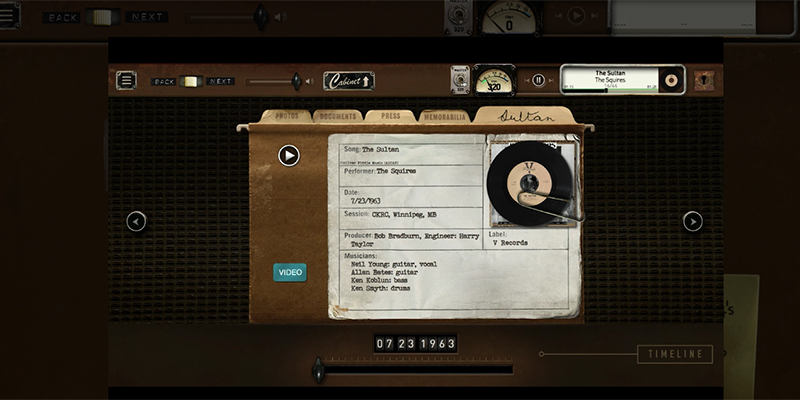Image resolution: width=800 pixels, height=400 pixels.
Task: Open the Cabinet button
Action: [348, 81]
